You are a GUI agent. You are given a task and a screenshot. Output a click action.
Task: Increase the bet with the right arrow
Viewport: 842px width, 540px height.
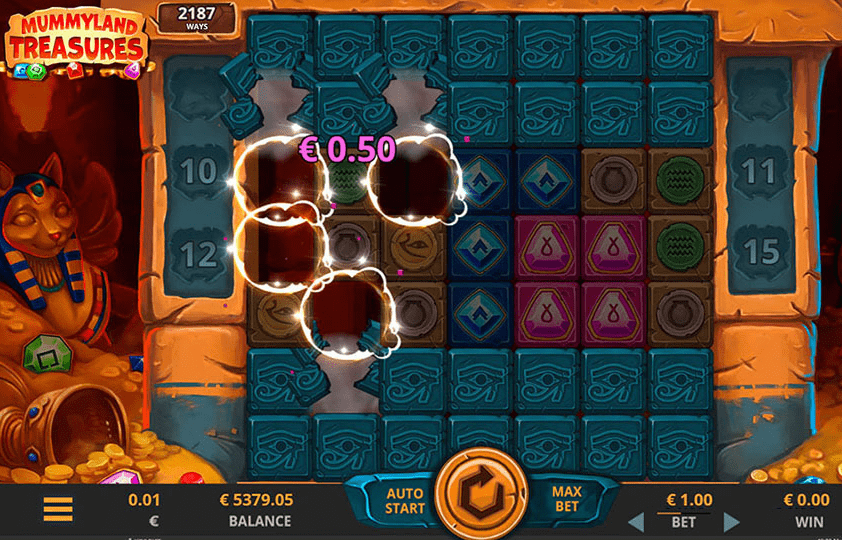732,521
